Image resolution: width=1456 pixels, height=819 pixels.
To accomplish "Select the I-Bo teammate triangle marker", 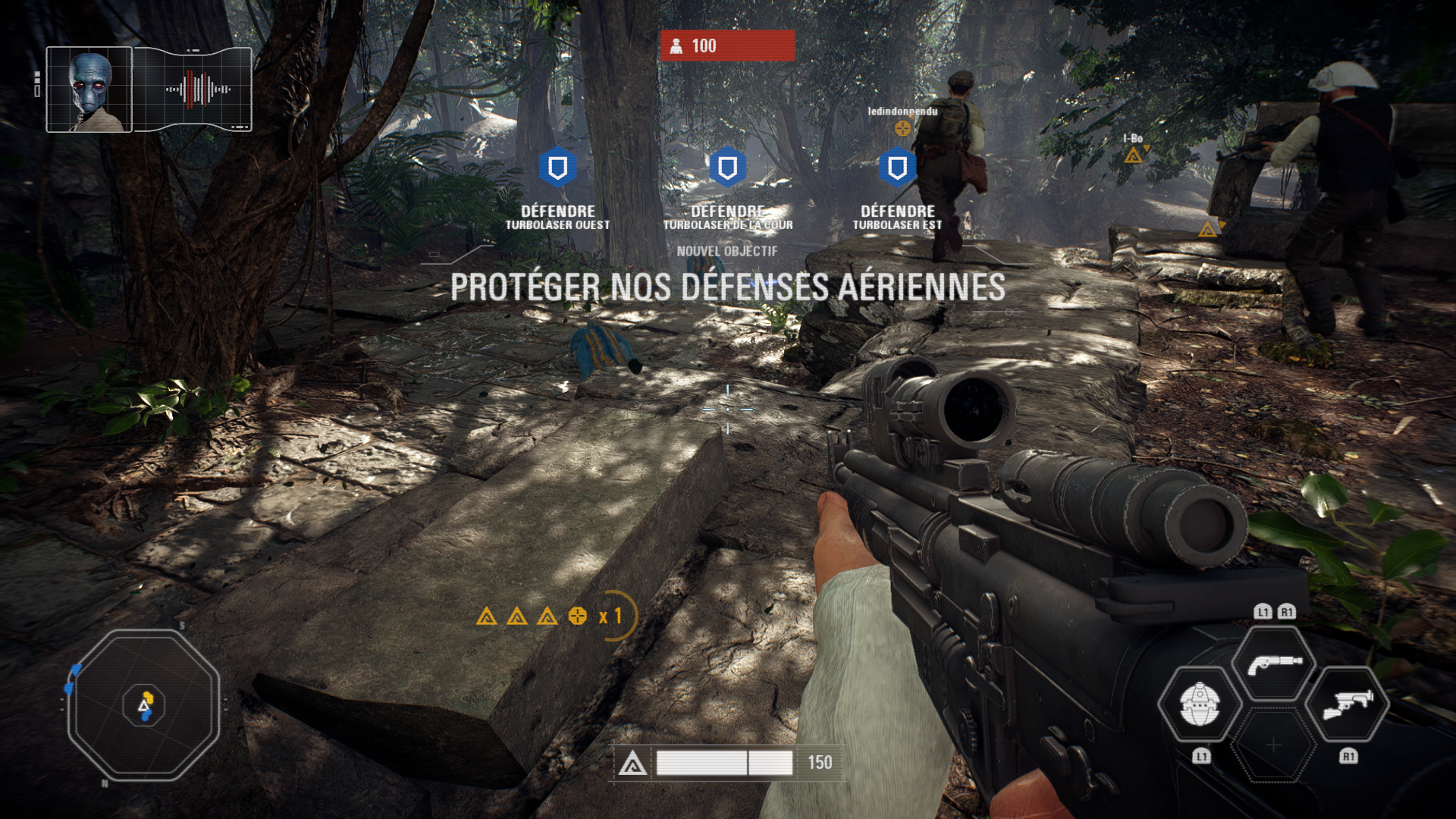I will [1133, 155].
